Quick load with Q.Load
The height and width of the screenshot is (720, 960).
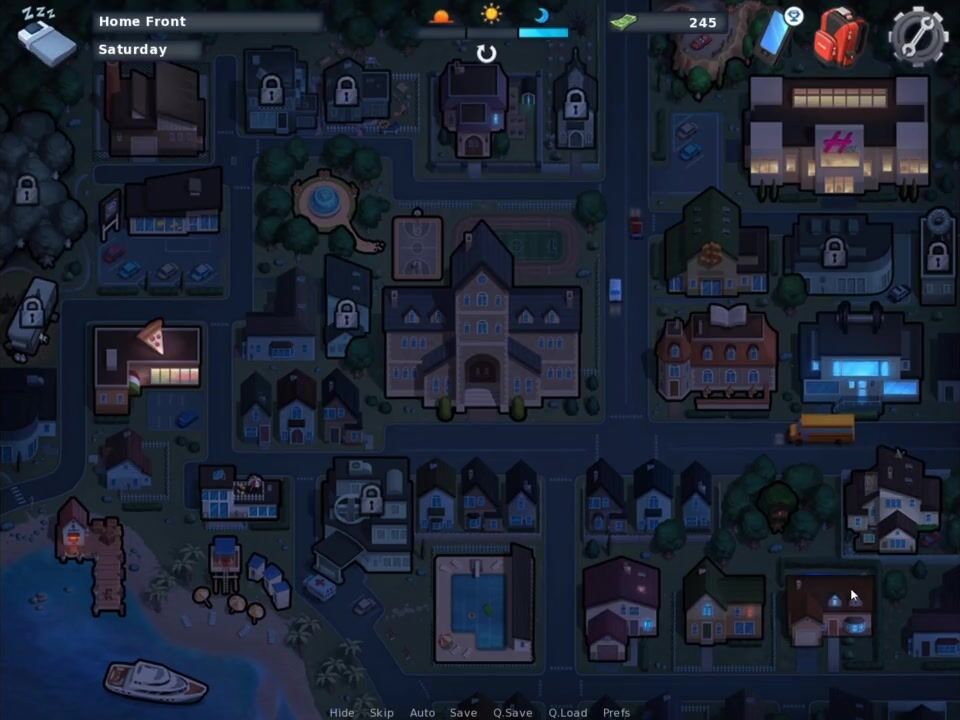pyautogui.click(x=567, y=712)
